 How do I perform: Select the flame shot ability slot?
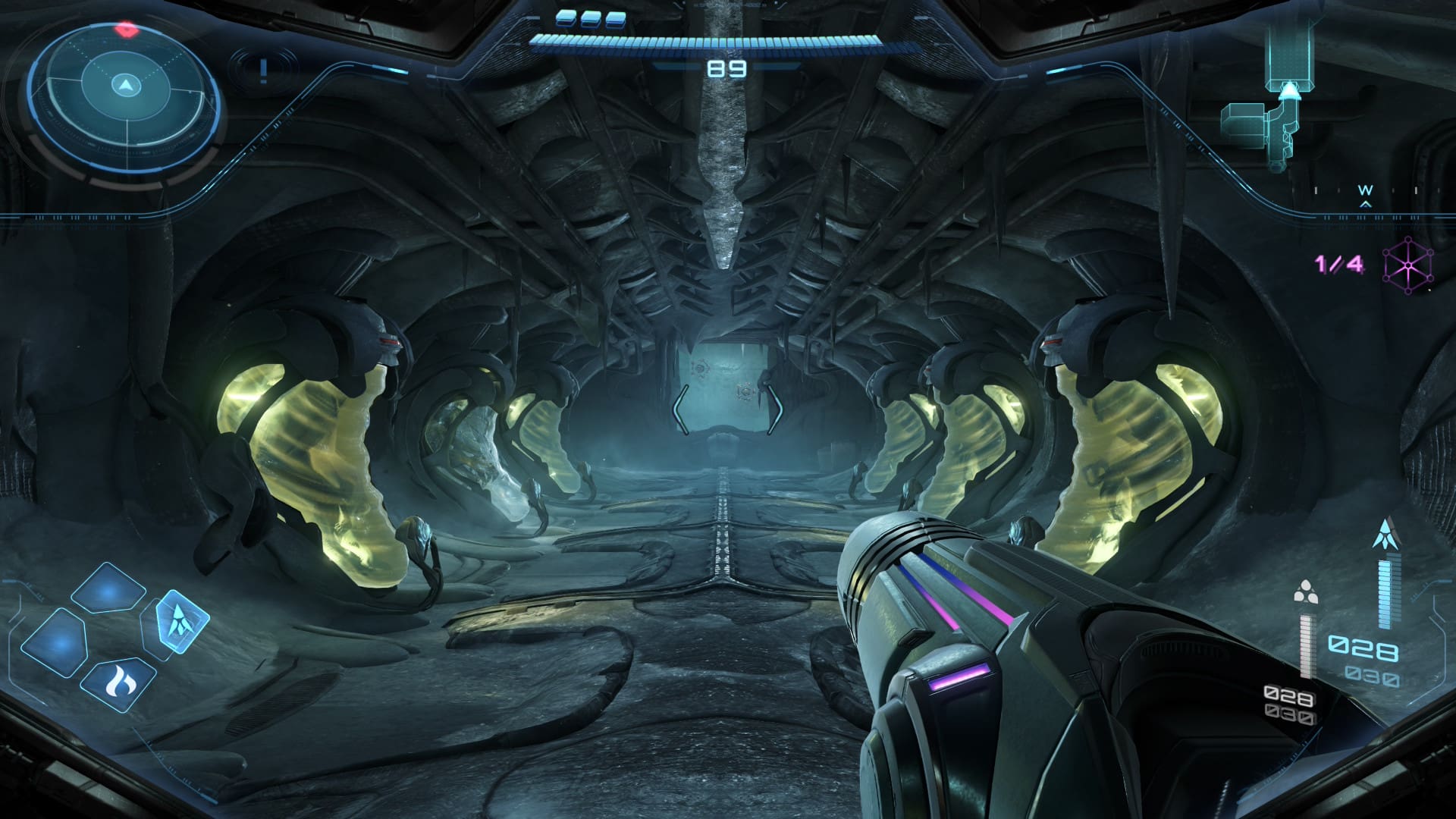point(118,682)
